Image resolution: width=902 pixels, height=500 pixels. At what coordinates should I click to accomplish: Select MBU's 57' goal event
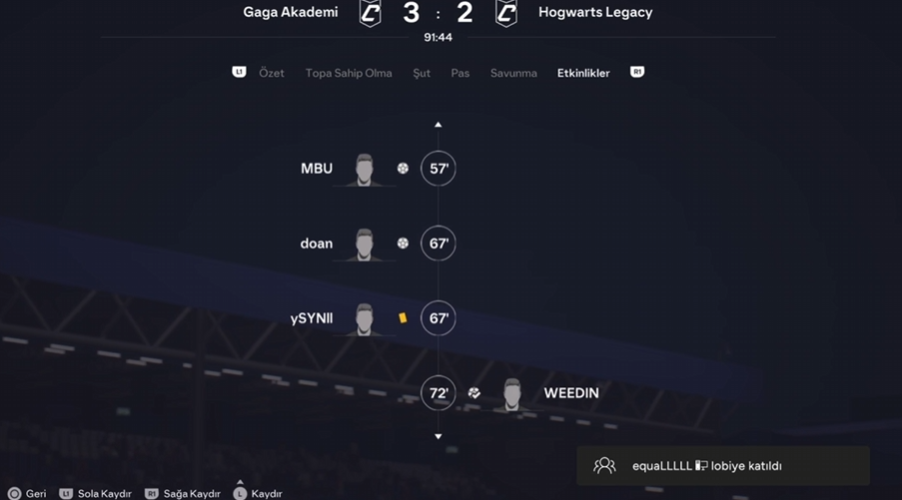(x=438, y=169)
